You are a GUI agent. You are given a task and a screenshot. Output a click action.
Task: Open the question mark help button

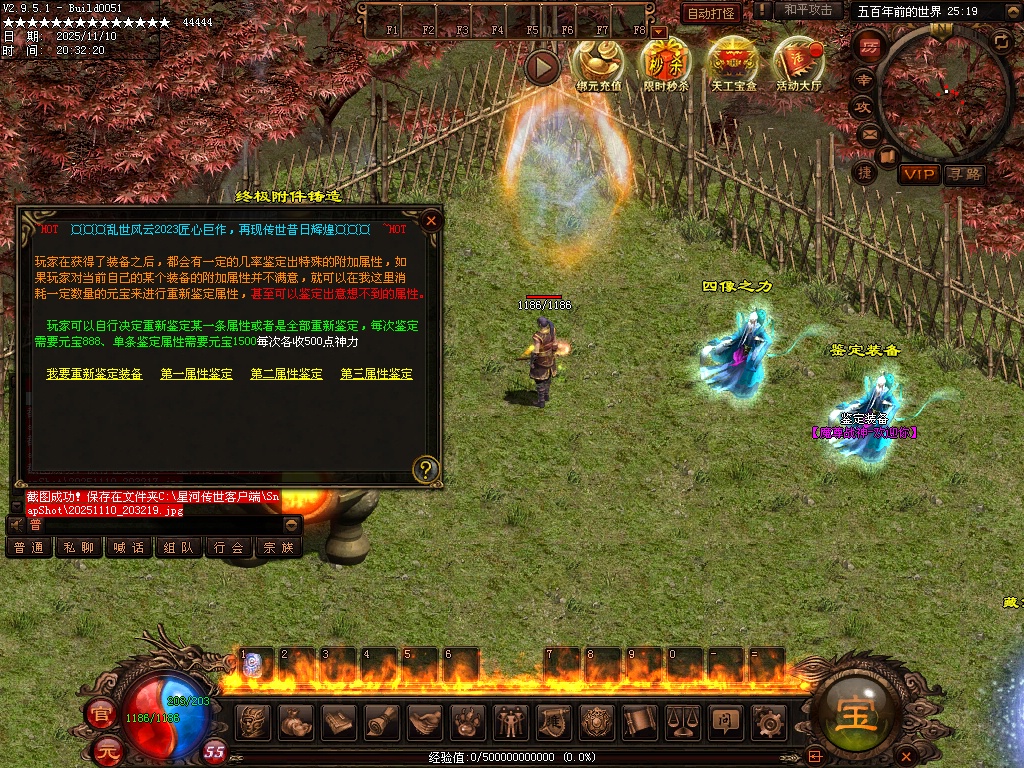[x=426, y=469]
